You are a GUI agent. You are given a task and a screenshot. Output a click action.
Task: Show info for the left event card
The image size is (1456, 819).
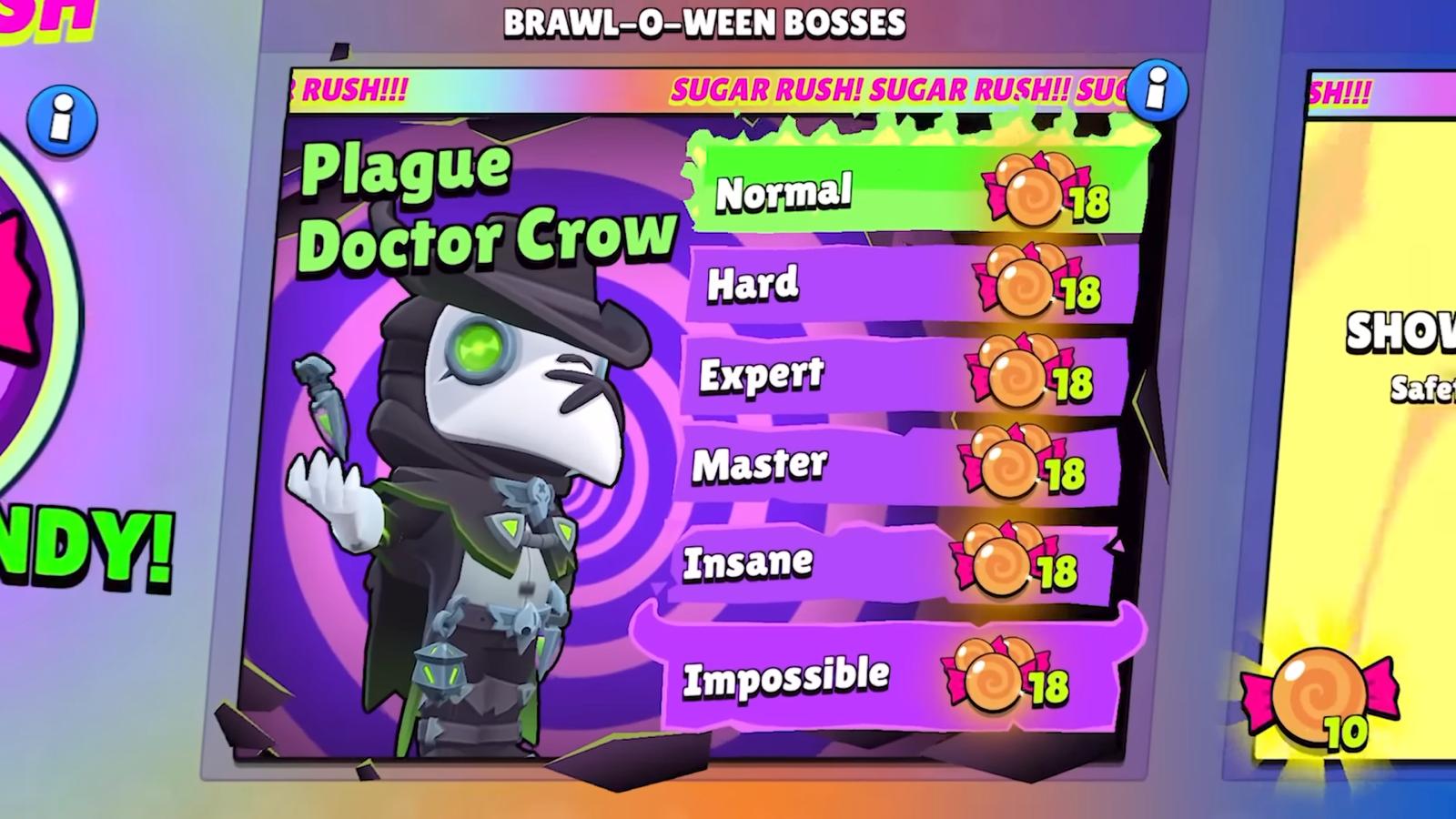pyautogui.click(x=61, y=120)
